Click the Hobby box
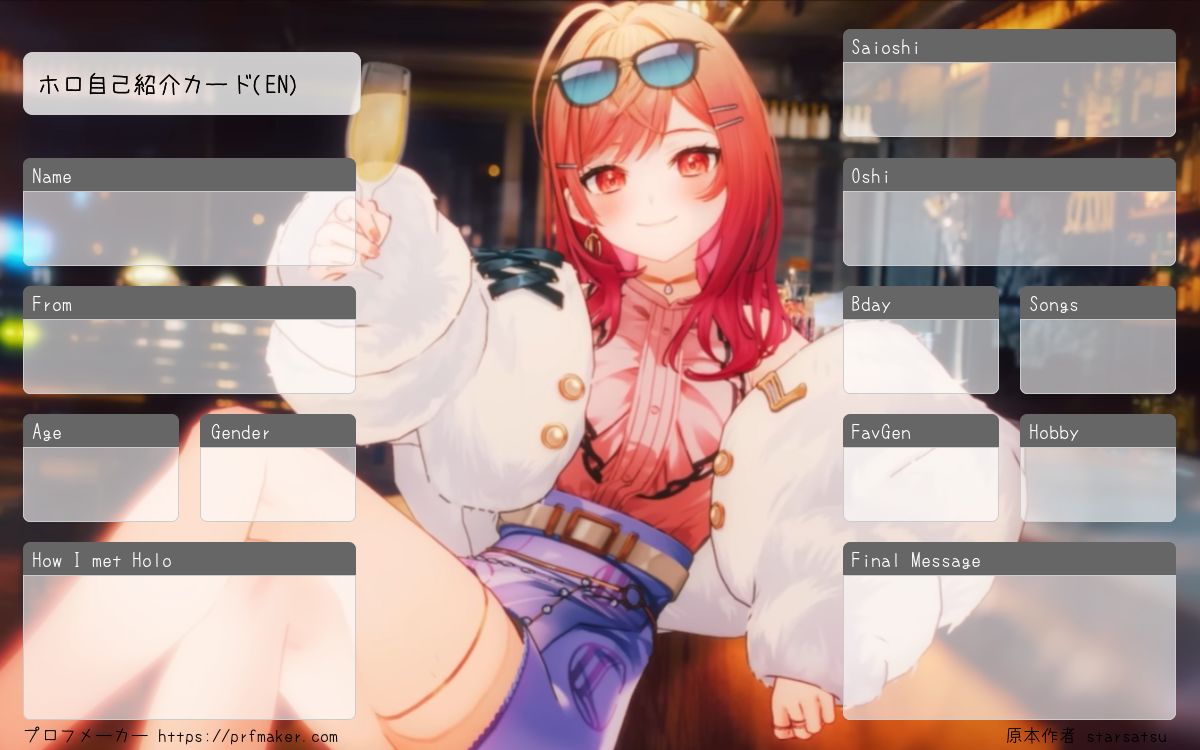The height and width of the screenshot is (750, 1200). pos(1097,484)
